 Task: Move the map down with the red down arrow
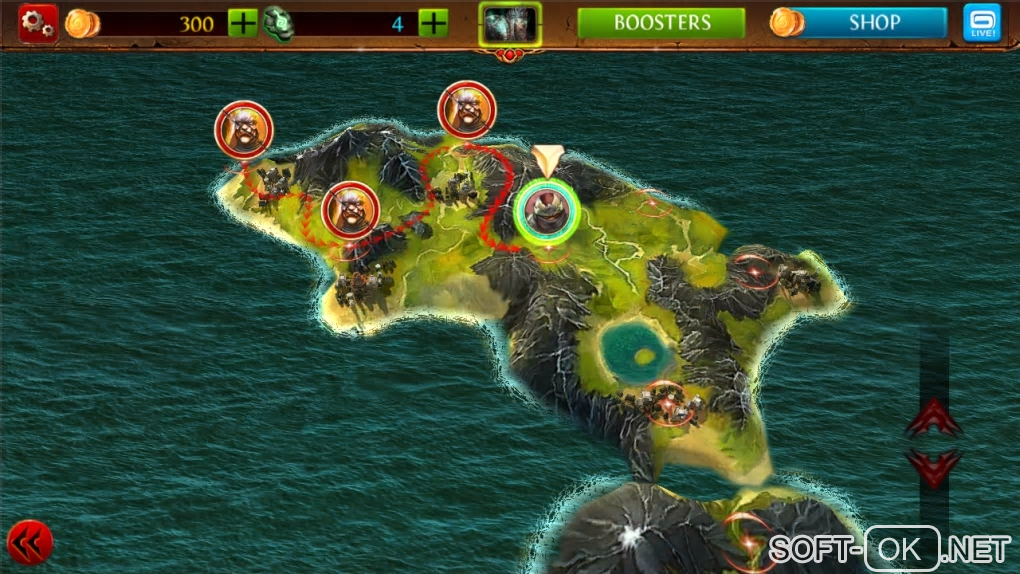[934, 466]
